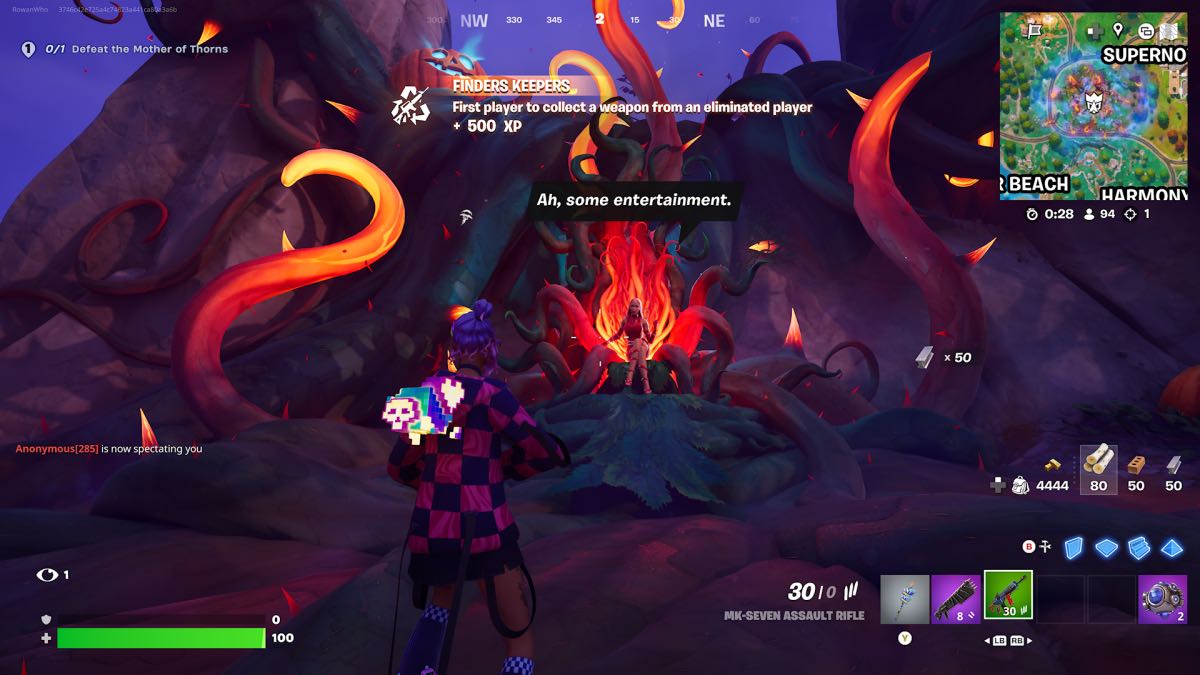Select the floor building piece
Image resolution: width=1200 pixels, height=675 pixels.
point(1106,547)
